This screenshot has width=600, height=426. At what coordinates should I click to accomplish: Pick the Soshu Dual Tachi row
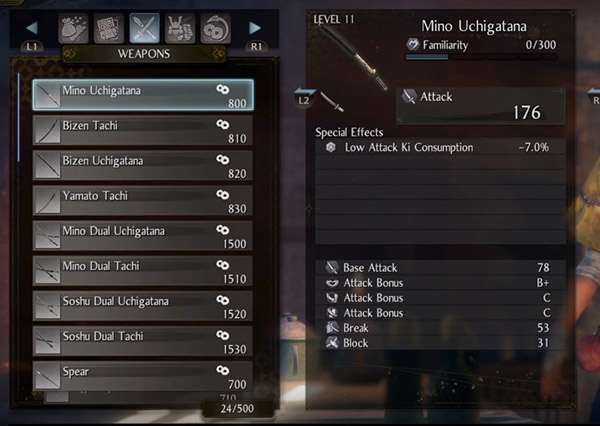point(142,340)
